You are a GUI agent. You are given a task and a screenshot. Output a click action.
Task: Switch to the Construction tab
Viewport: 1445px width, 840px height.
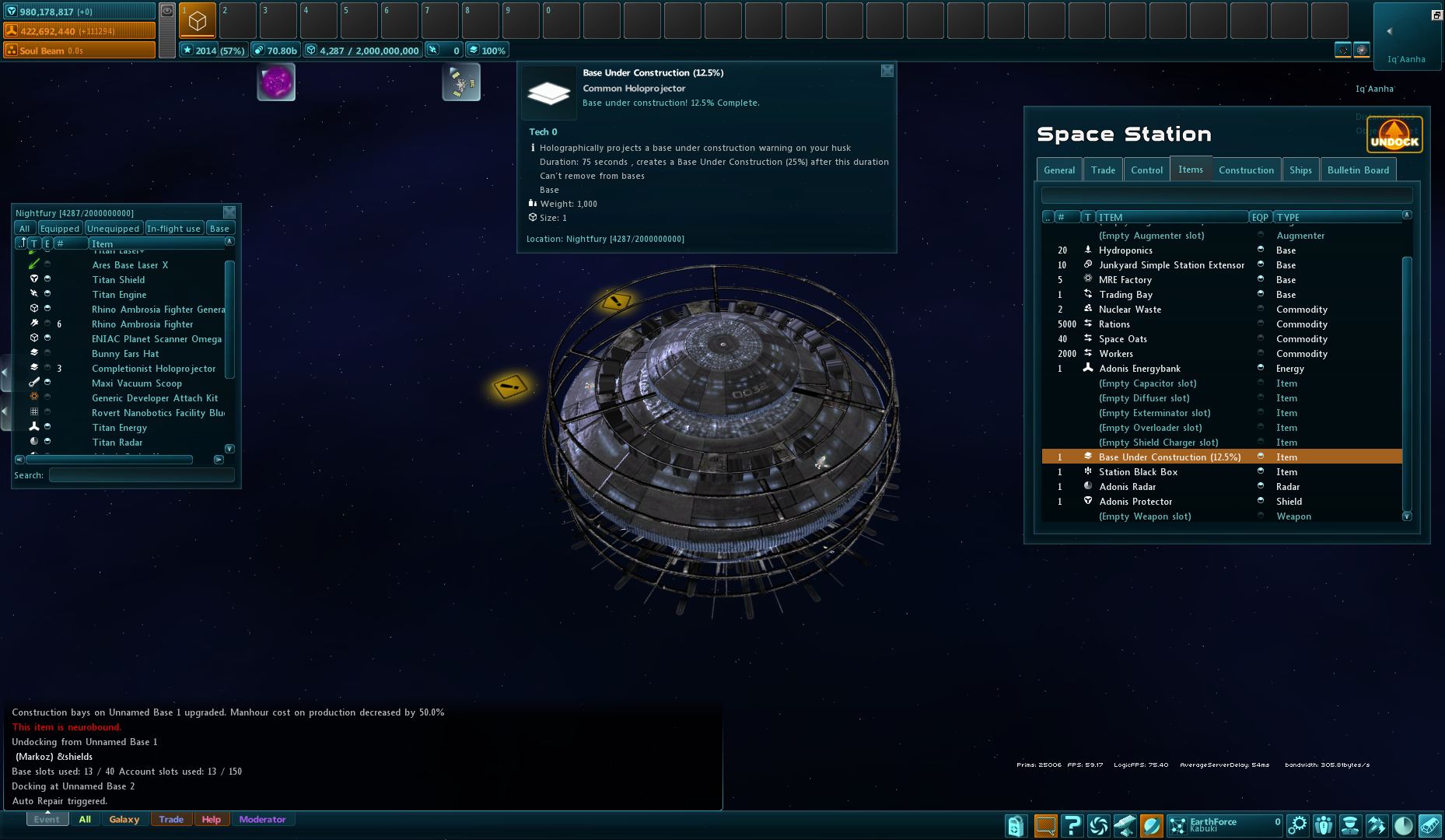(x=1246, y=170)
